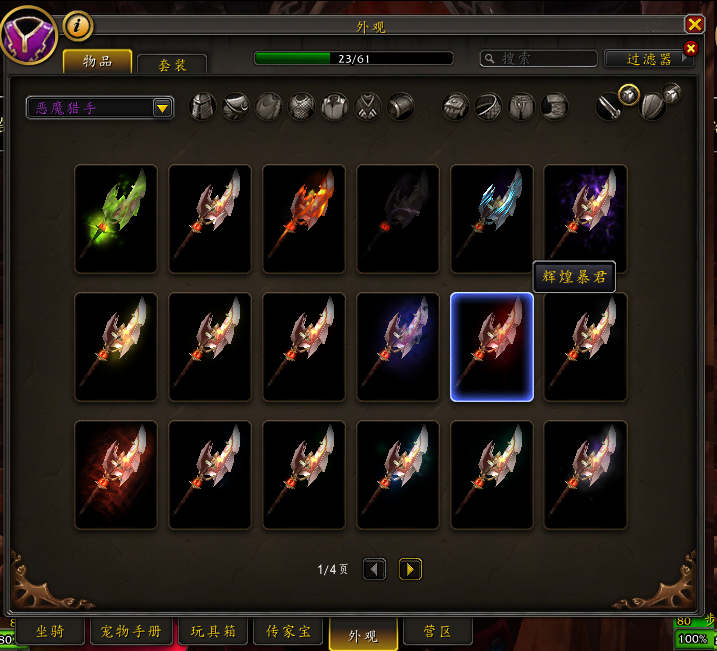Select the fiery orange glaive appearance
The image size is (717, 651).
(304, 219)
